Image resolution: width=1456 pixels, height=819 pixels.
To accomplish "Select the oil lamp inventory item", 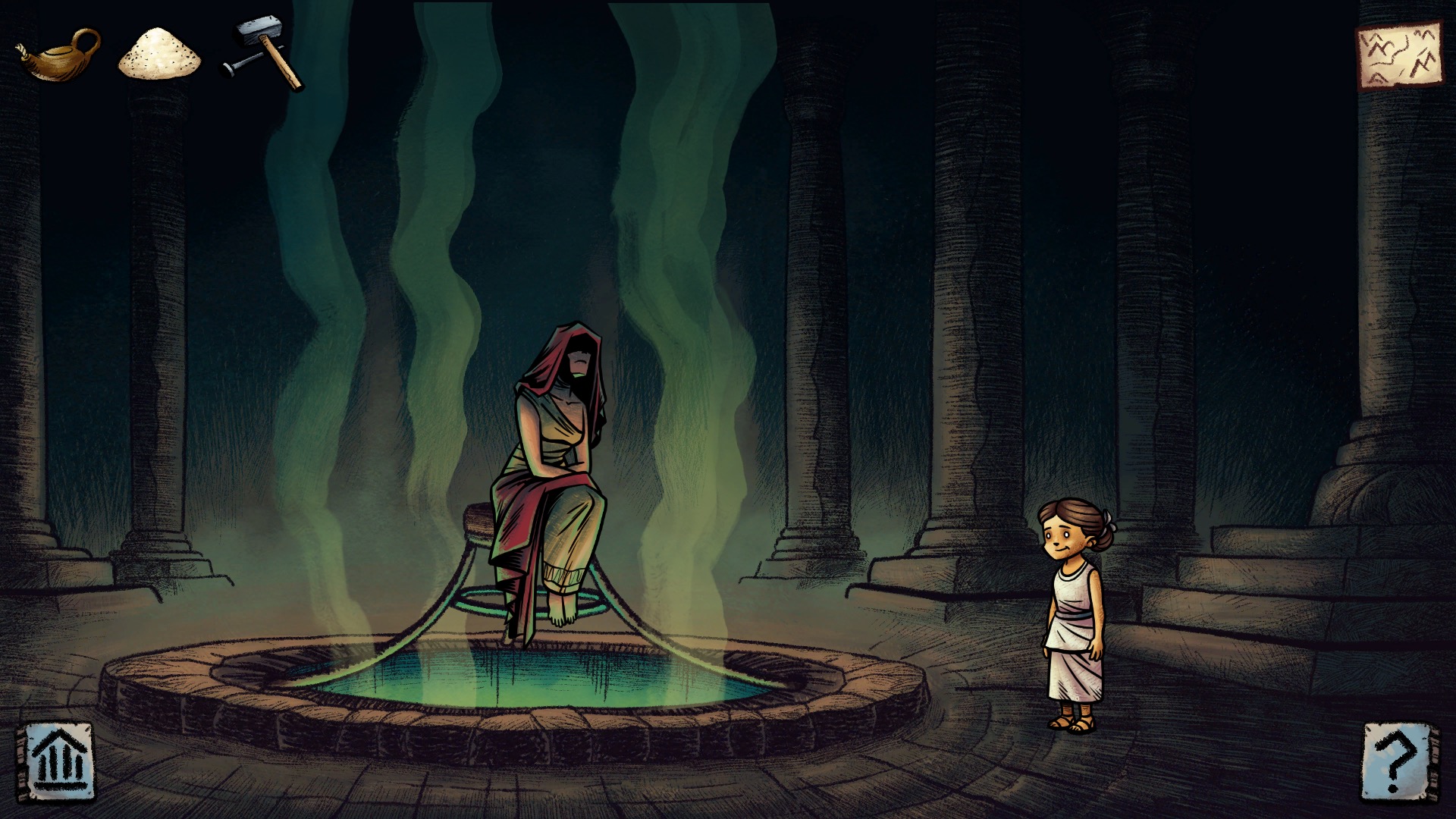I will tap(59, 55).
